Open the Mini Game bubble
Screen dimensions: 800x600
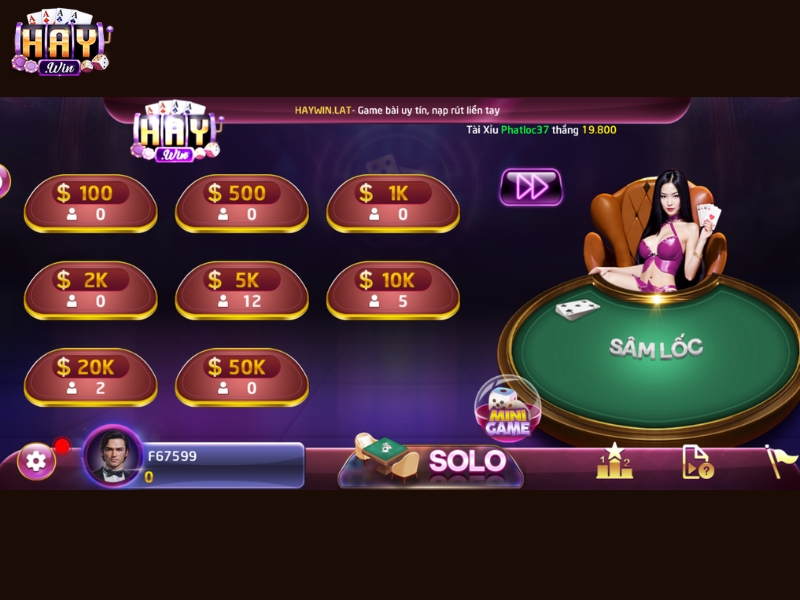point(508,410)
